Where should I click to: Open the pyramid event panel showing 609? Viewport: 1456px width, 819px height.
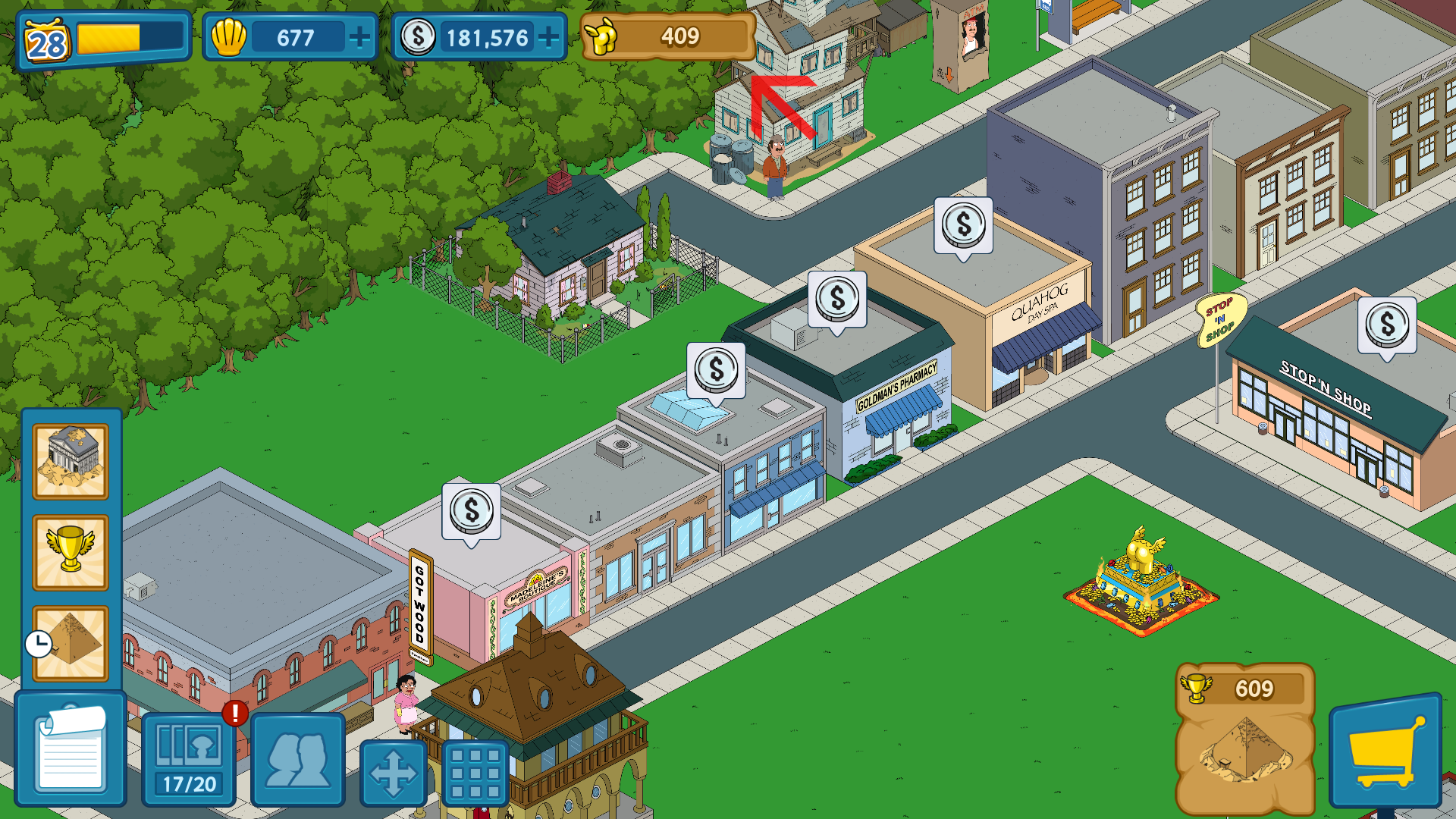point(1244,736)
